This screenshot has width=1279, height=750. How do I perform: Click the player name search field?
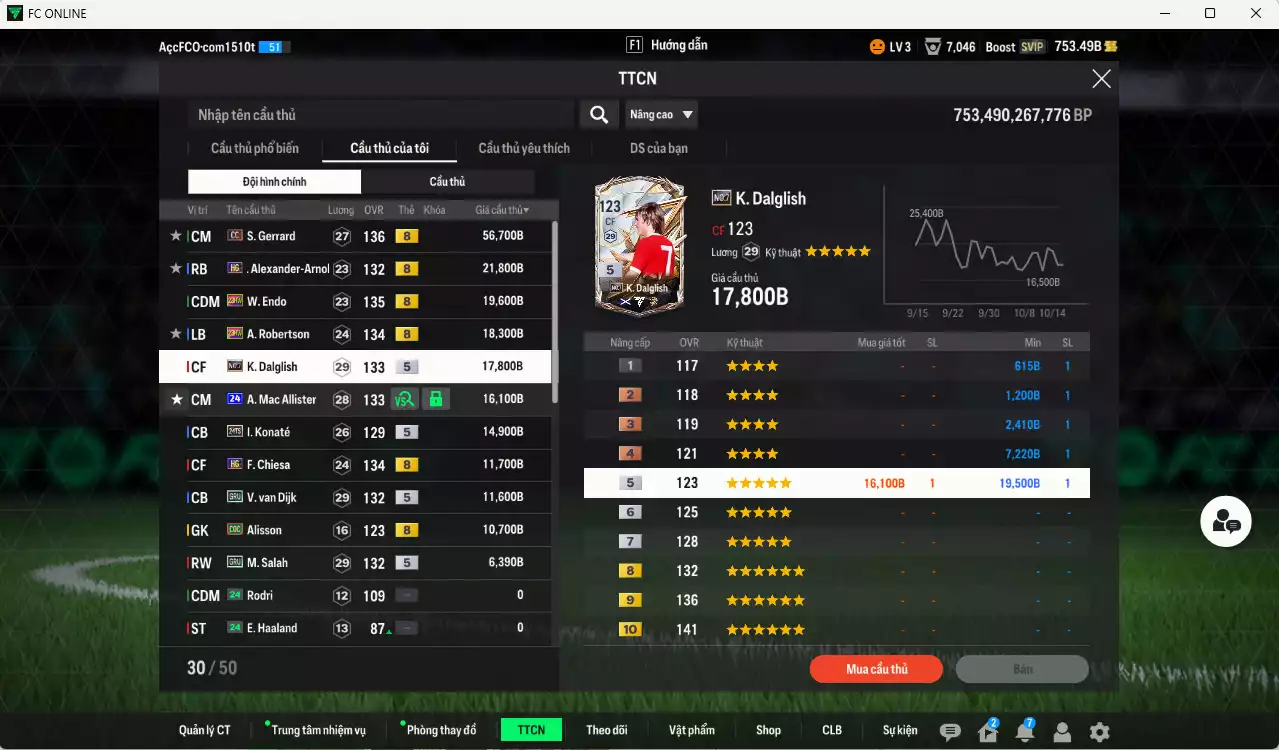[x=380, y=115]
